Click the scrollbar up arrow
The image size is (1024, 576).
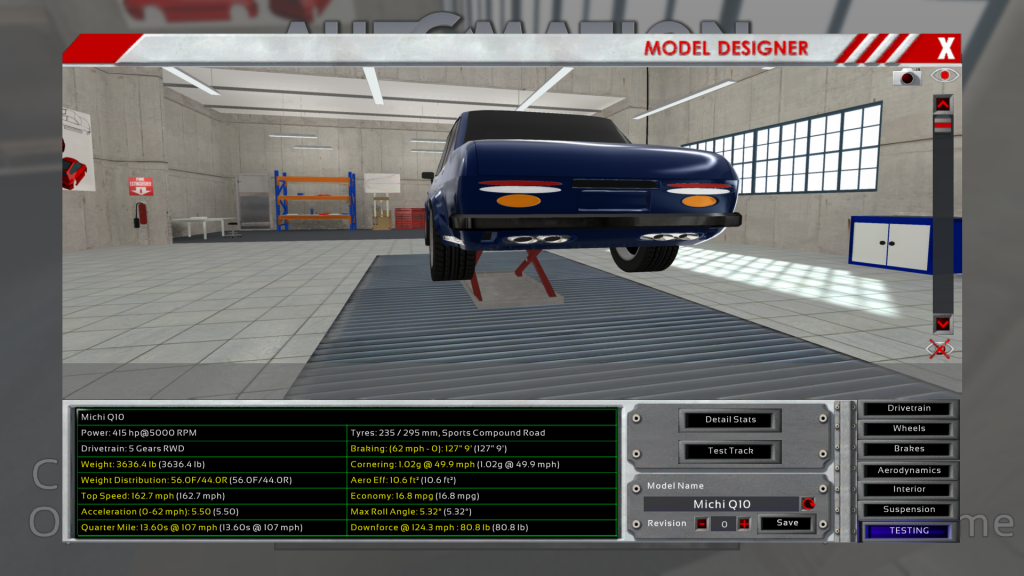coord(943,104)
